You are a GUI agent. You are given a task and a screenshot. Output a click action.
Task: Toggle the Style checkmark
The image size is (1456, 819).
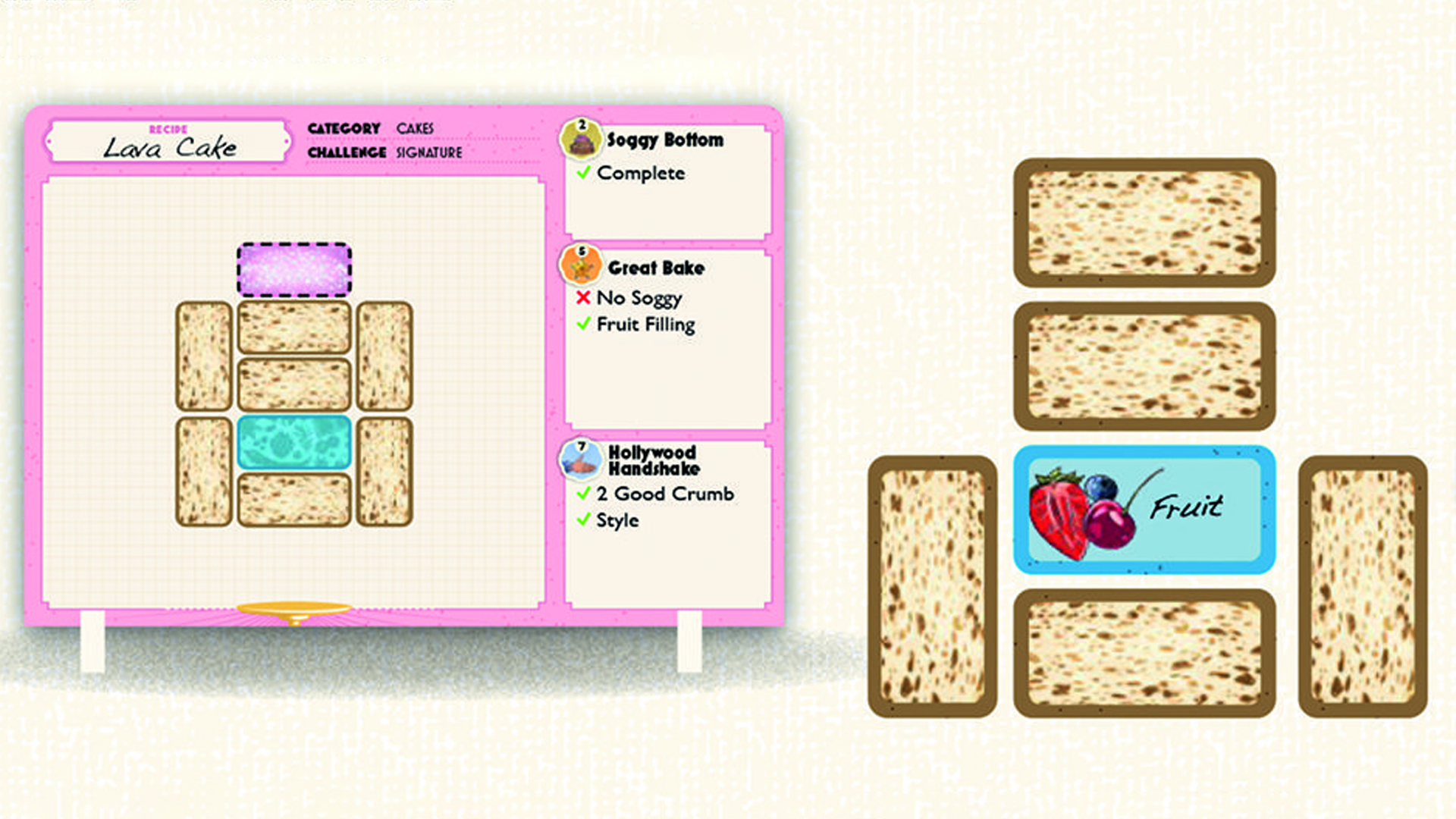[582, 520]
